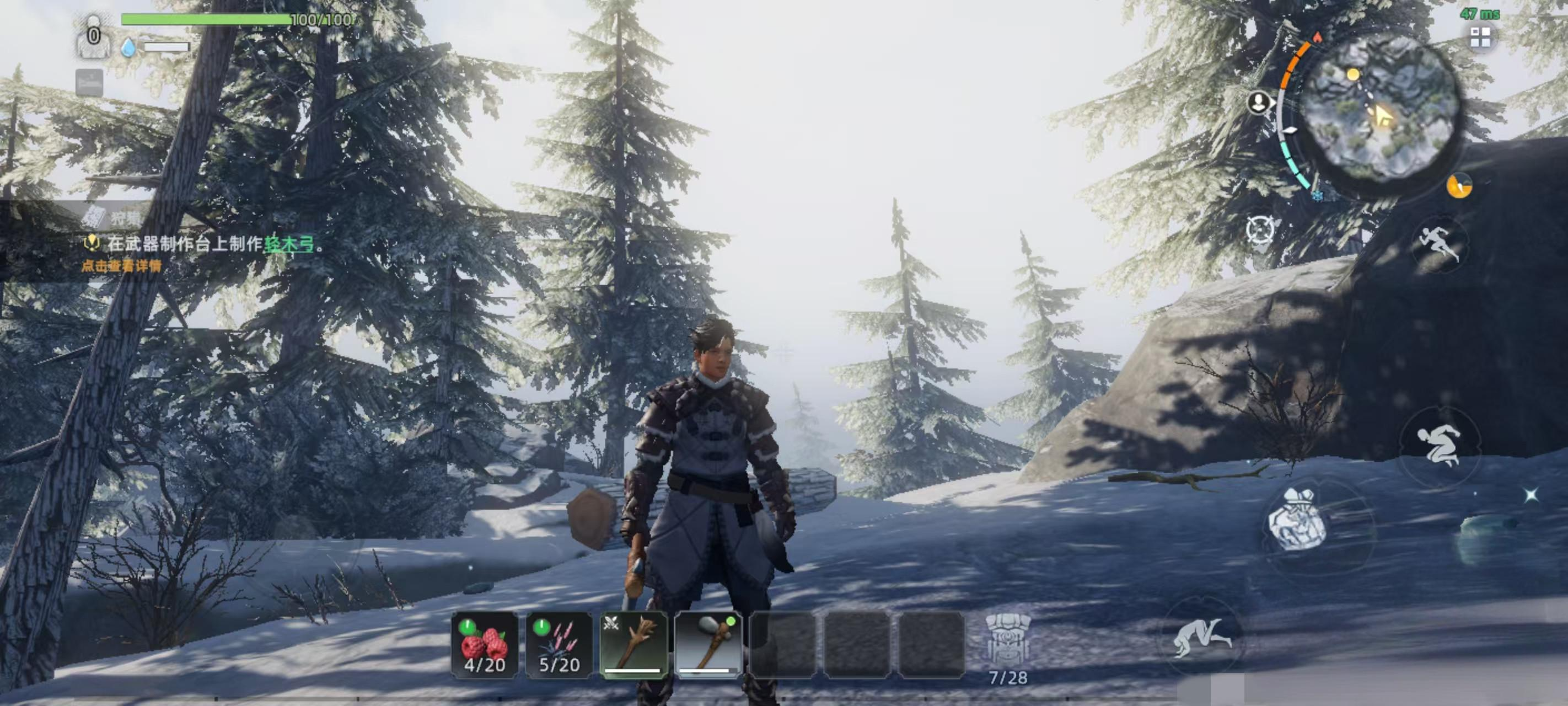Open the character portrait level icon
Screen dimensions: 1568x706
(x=93, y=36)
